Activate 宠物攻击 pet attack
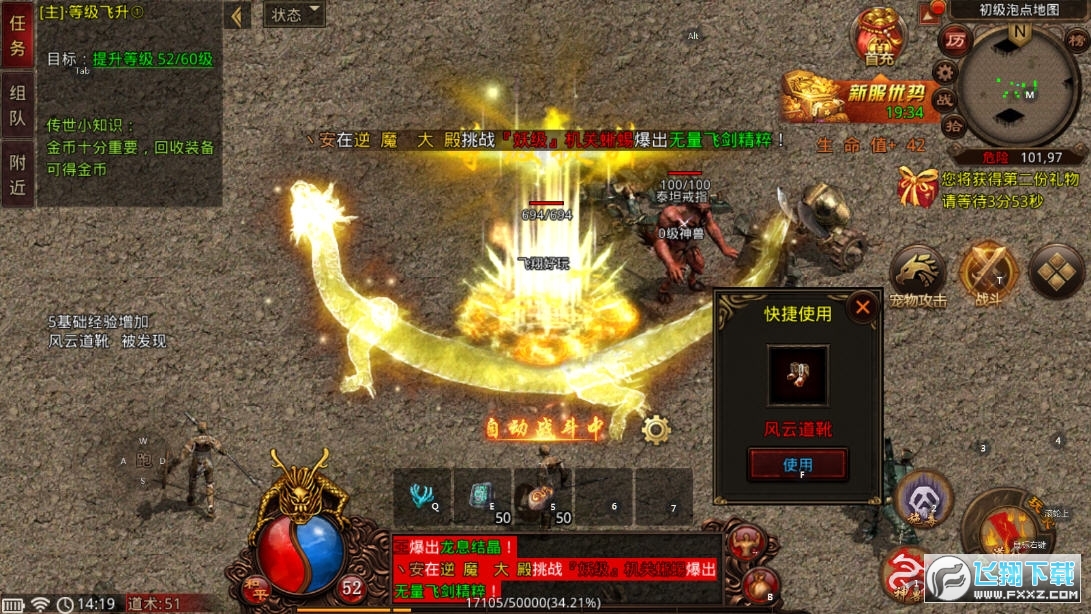This screenshot has width=1091, height=614. coord(918,273)
